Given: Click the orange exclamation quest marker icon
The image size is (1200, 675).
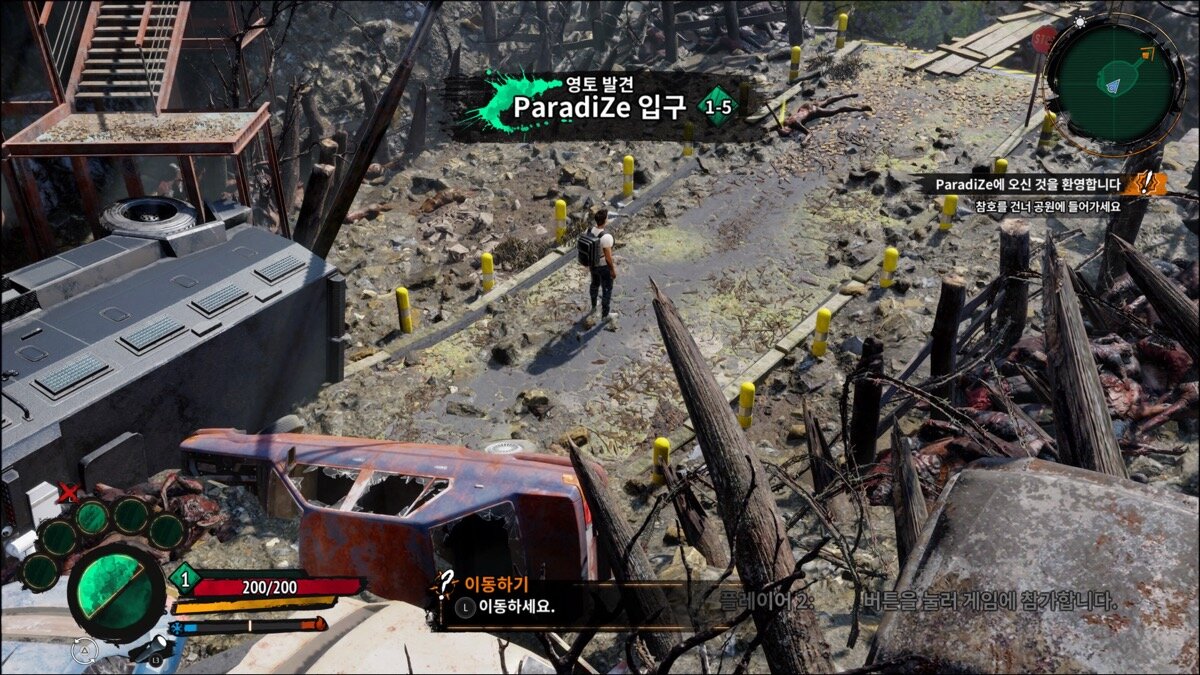Looking at the screenshot, I should [1145, 184].
